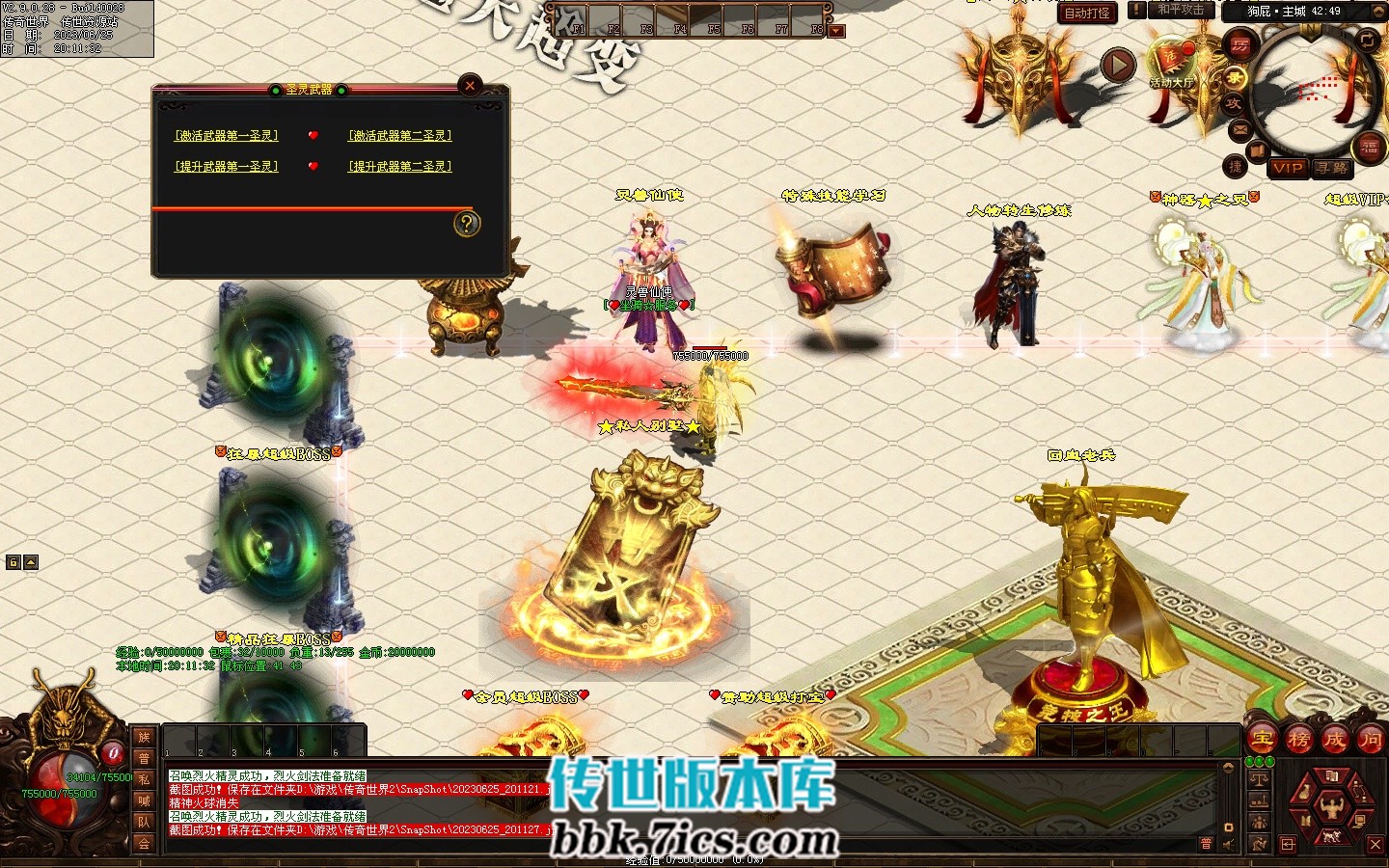The height and width of the screenshot is (868, 1389).
Task: Open the mail envelope icon
Action: [1239, 129]
